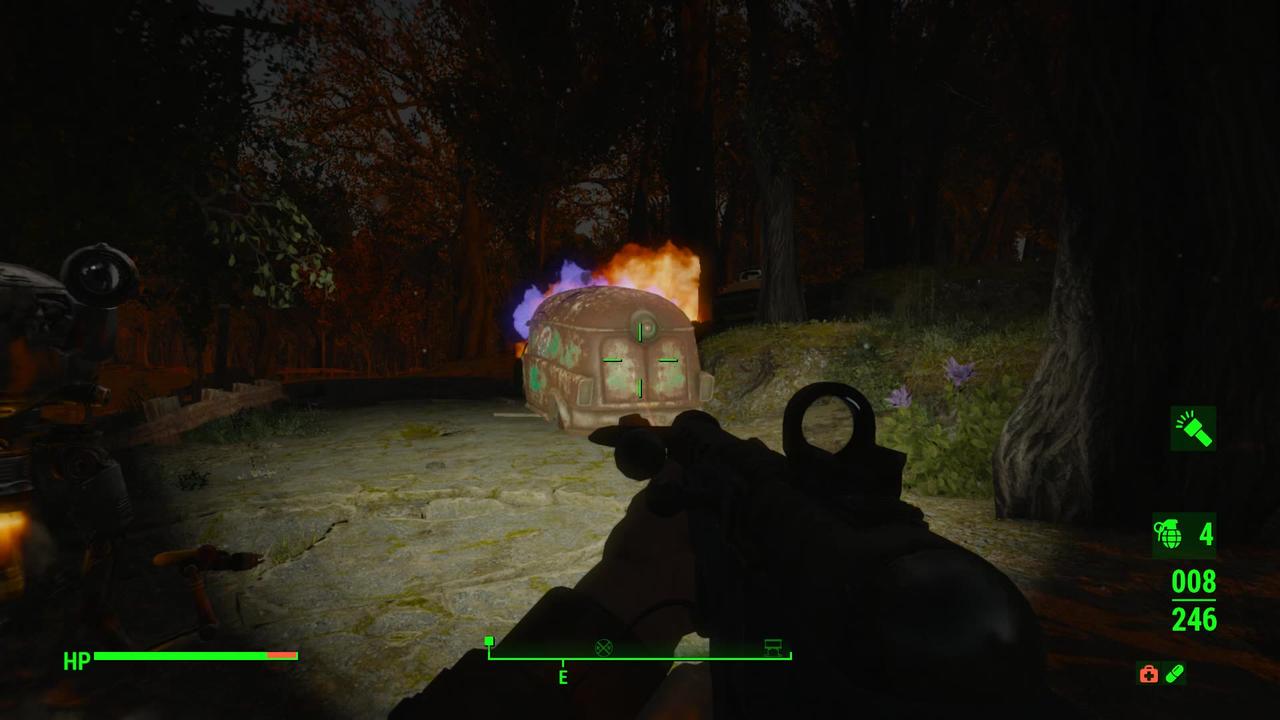
Task: Click the reserve ammo count 246
Action: tap(1193, 620)
